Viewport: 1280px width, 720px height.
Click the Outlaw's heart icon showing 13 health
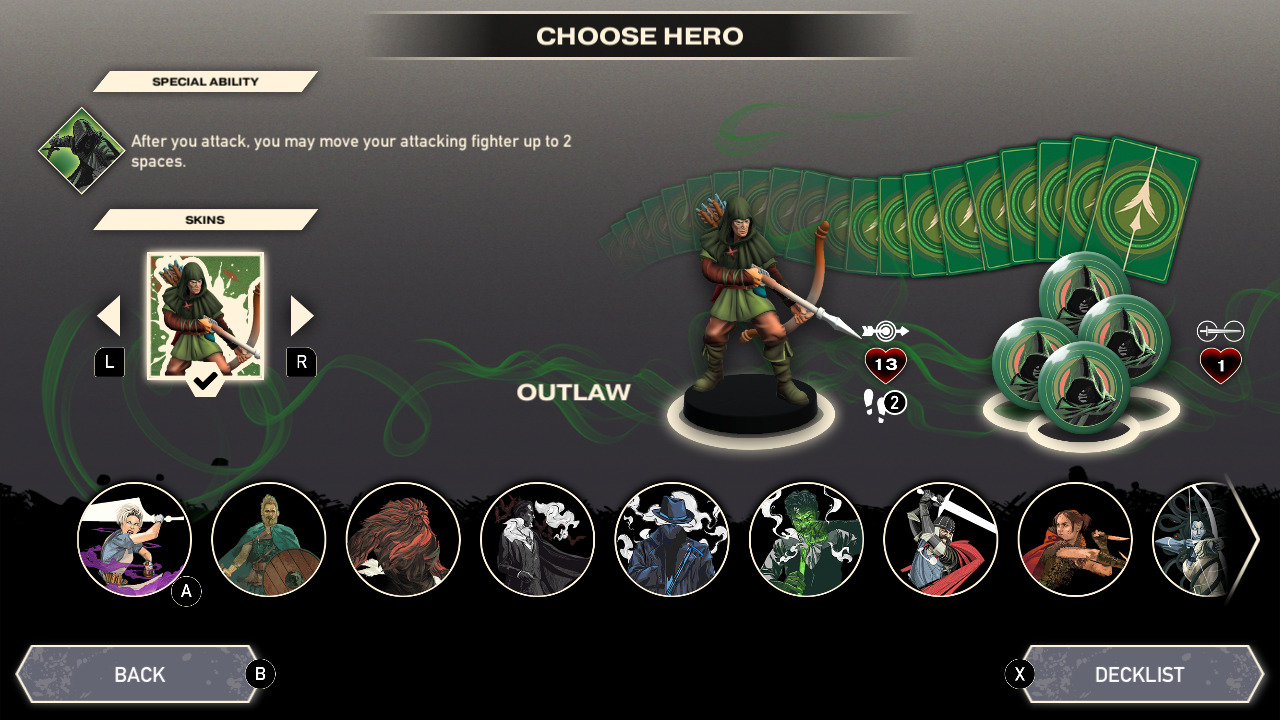coord(884,363)
